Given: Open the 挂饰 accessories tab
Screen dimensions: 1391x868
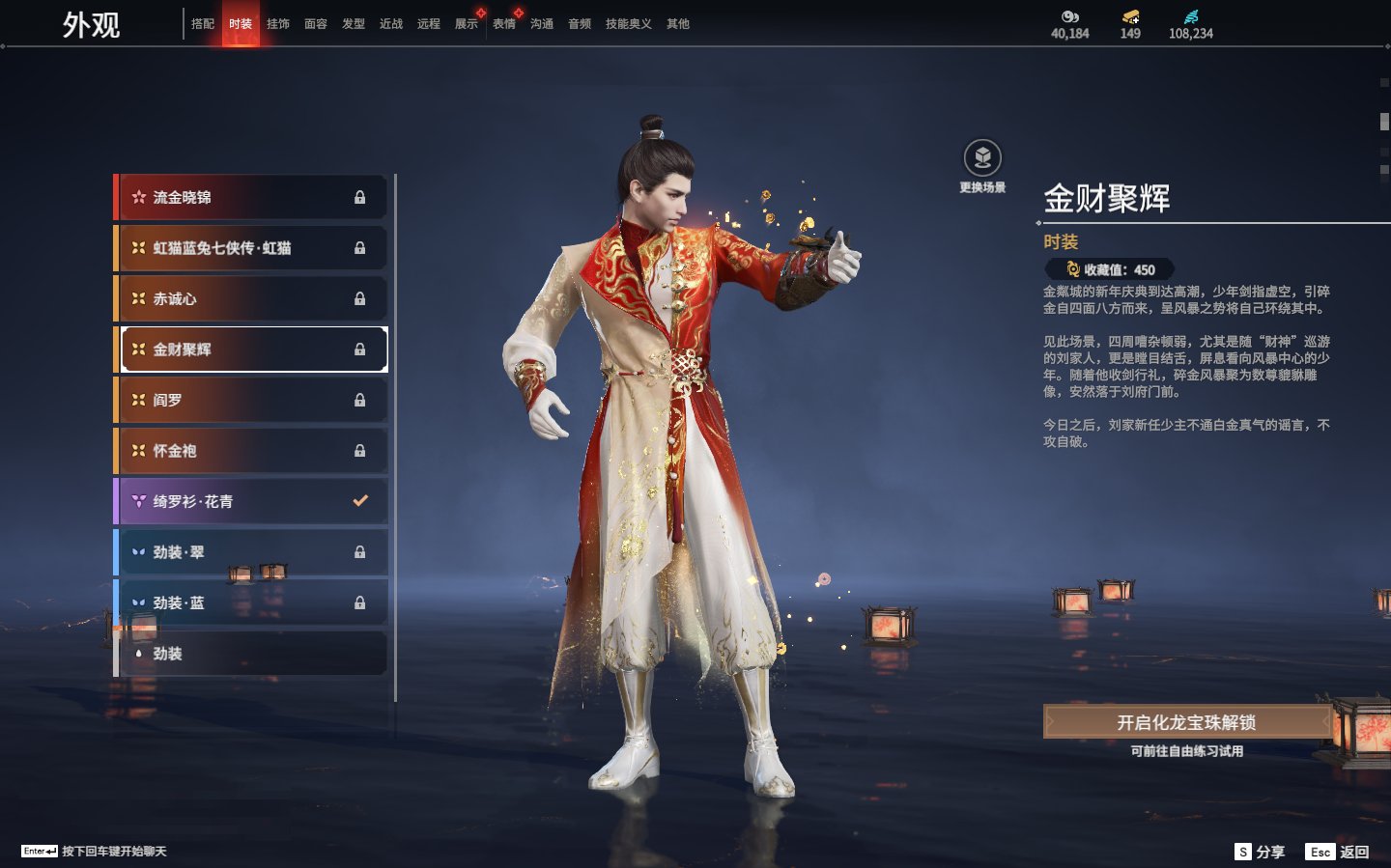Looking at the screenshot, I should point(278,24).
